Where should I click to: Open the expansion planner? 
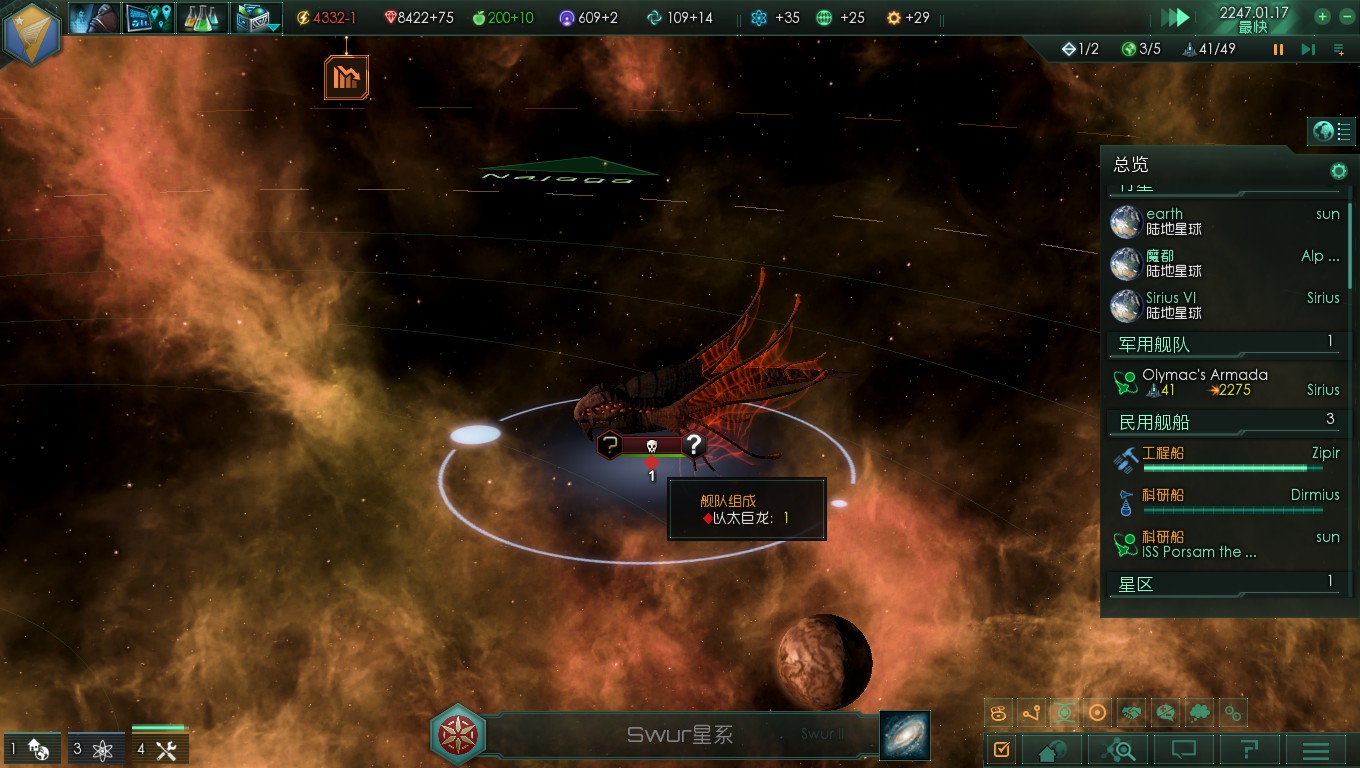point(149,17)
